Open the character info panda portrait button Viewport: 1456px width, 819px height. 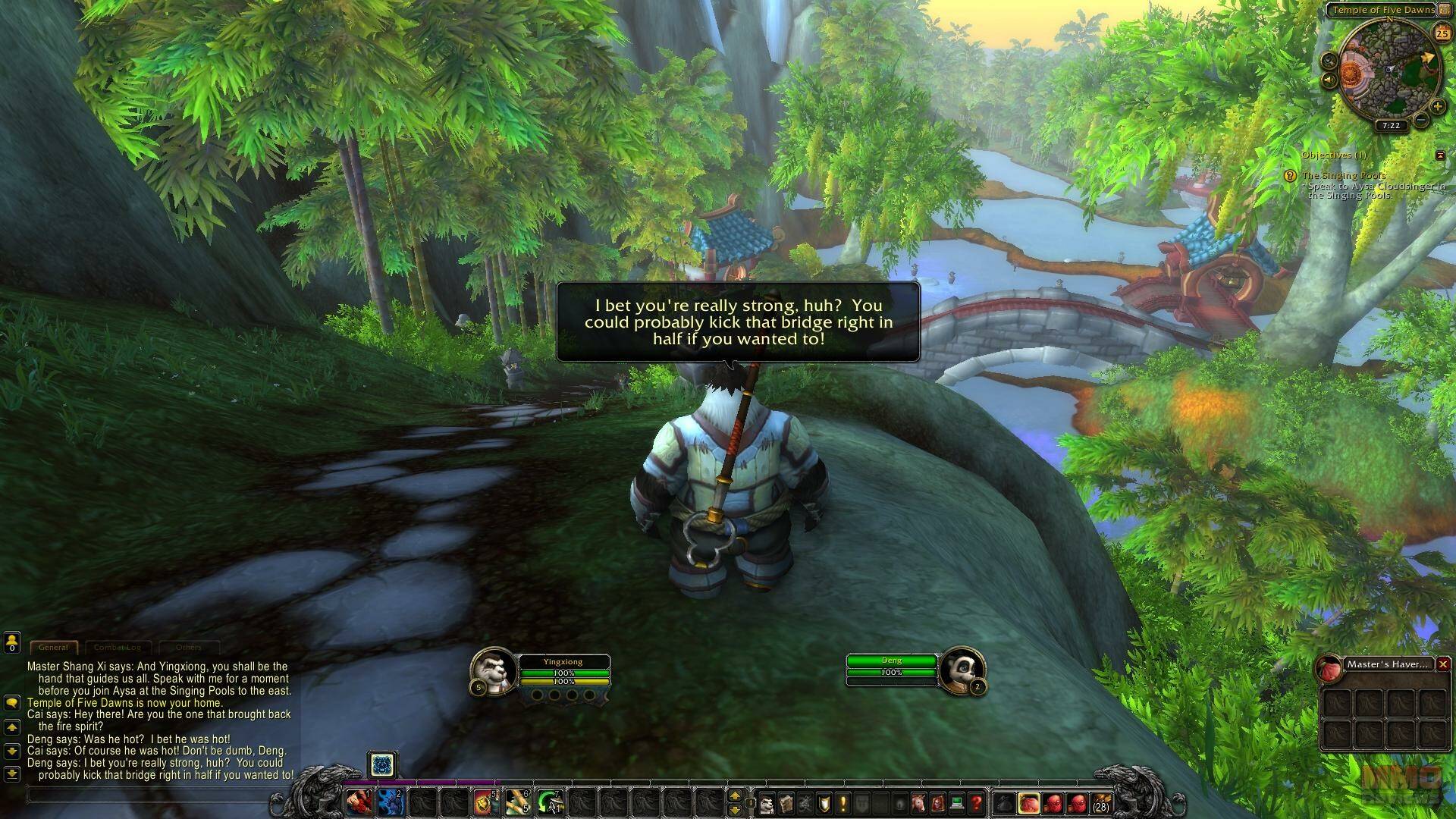pyautogui.click(x=767, y=802)
